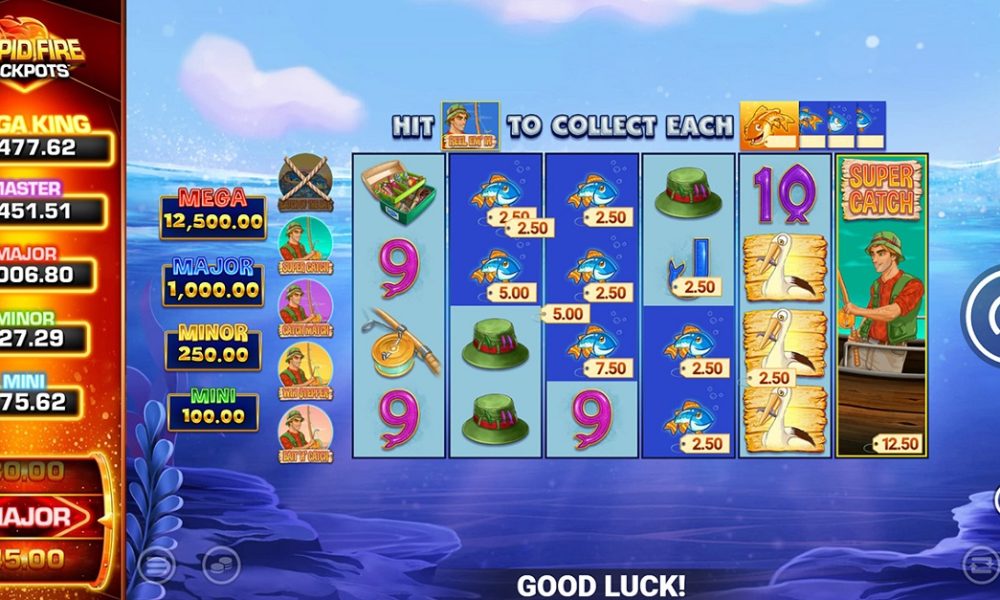Click the Bait 'n' Catch feature badge
The image size is (1000, 600).
click(x=305, y=433)
